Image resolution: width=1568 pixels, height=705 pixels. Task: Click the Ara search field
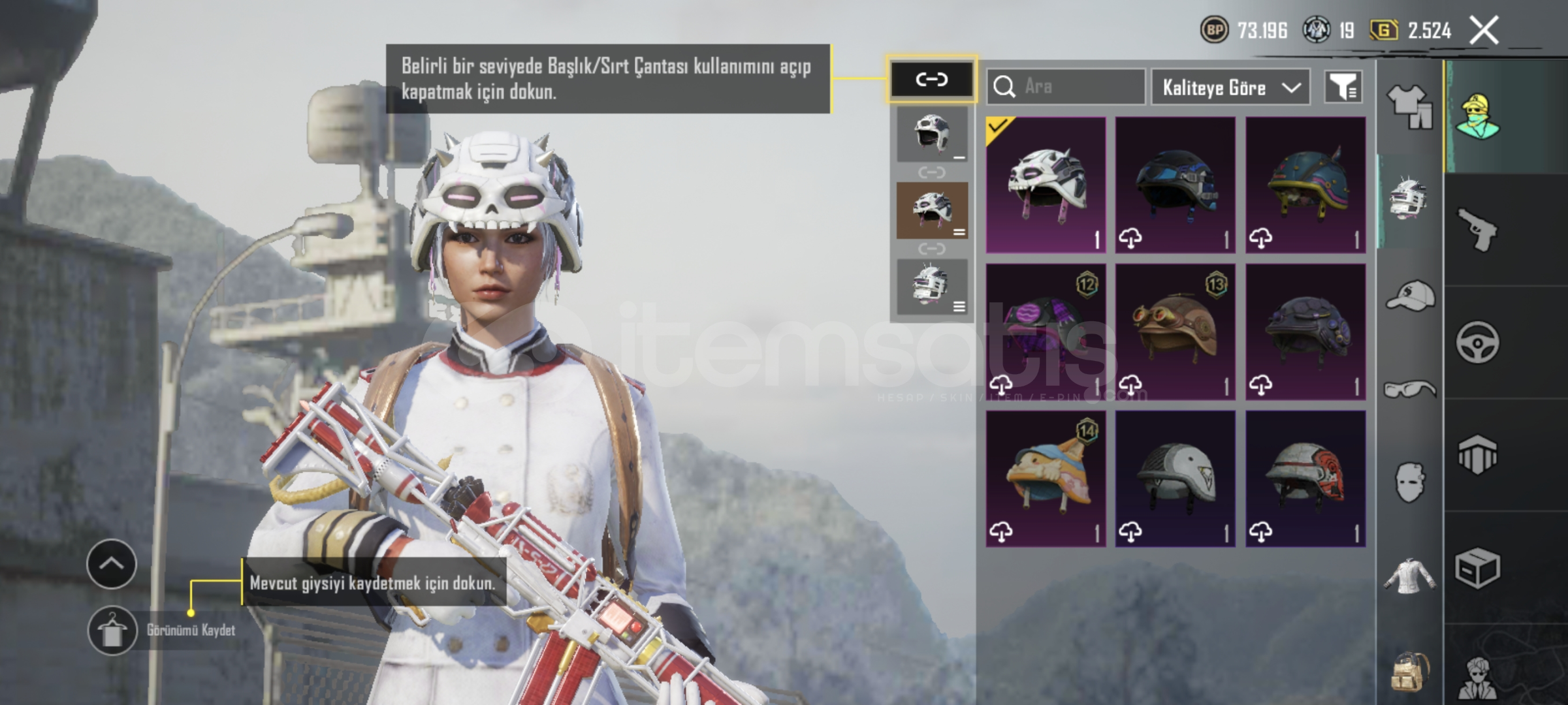point(1066,87)
